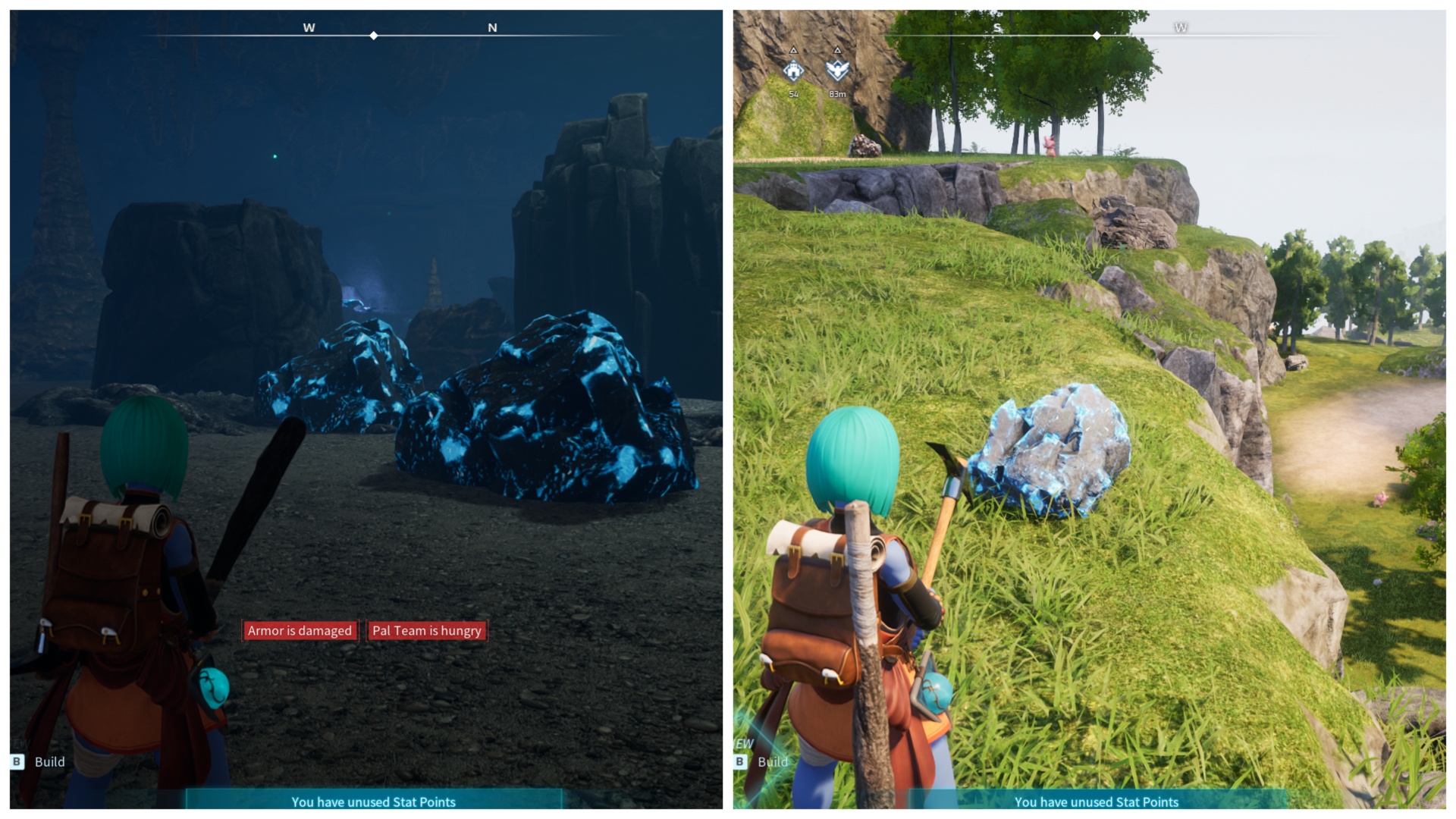Click the B key prompt in right screenshot
1456x819 pixels.
point(739,762)
